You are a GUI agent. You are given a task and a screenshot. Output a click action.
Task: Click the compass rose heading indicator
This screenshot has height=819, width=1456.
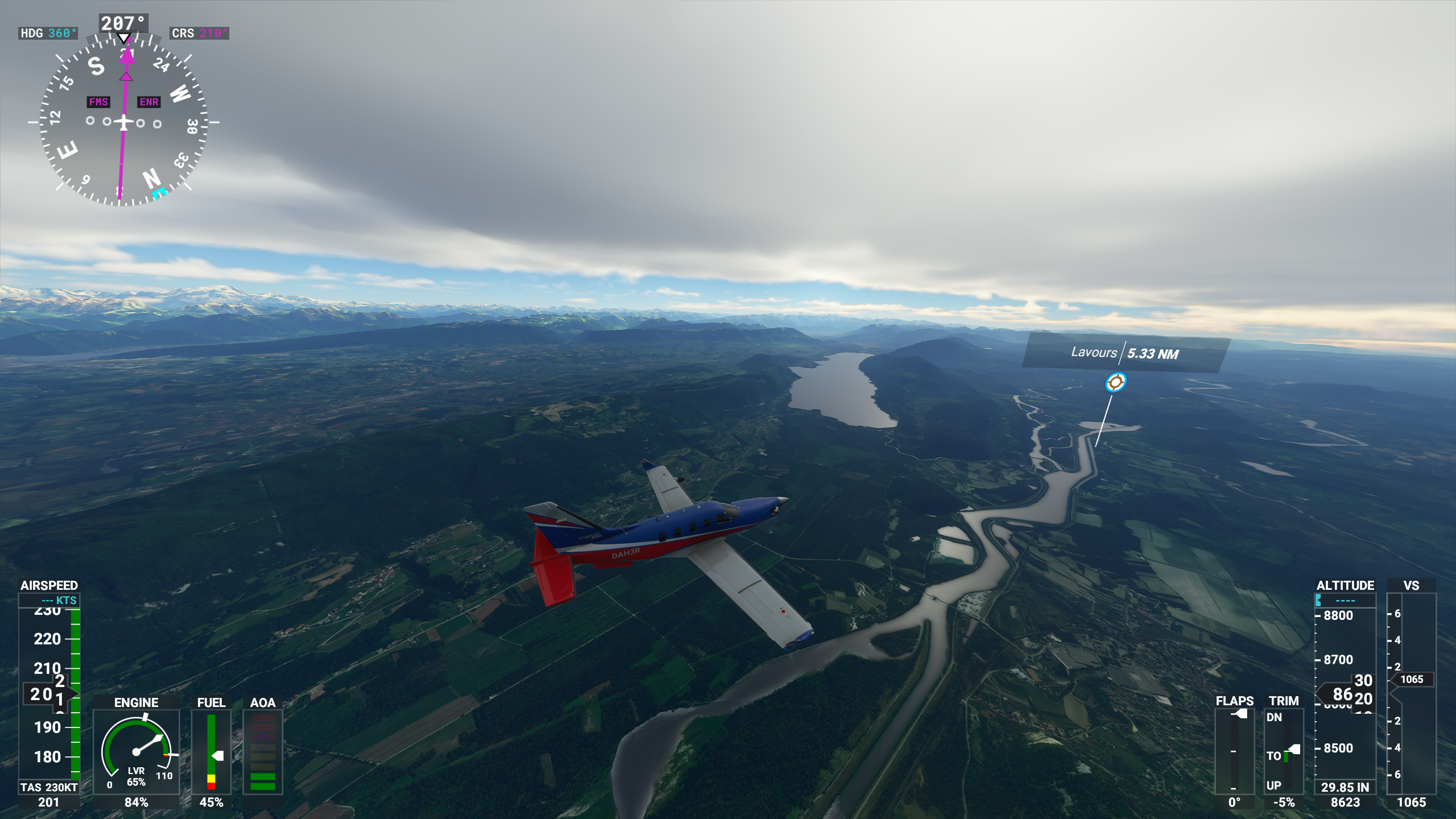tap(123, 122)
